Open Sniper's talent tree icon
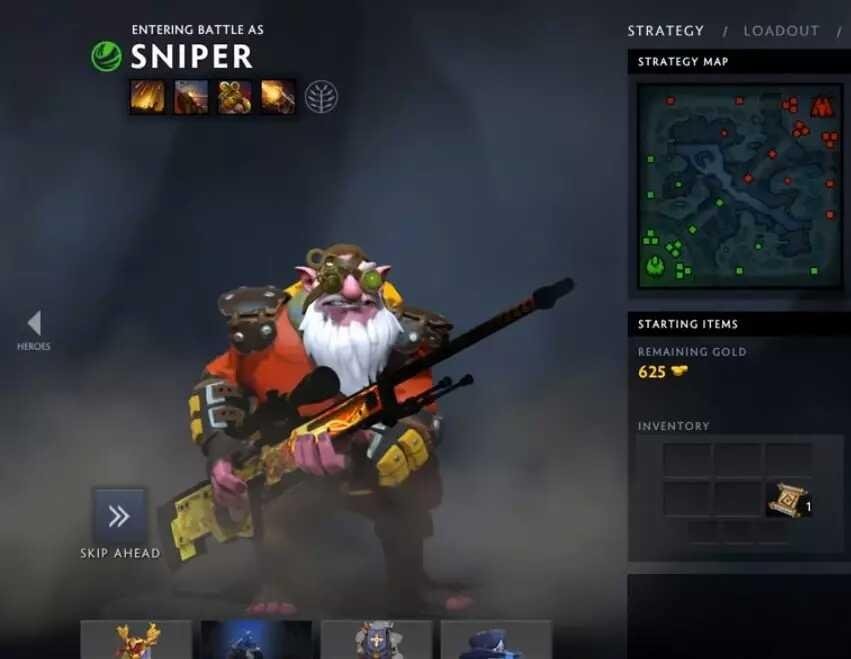This screenshot has width=851, height=659. pos(321,97)
